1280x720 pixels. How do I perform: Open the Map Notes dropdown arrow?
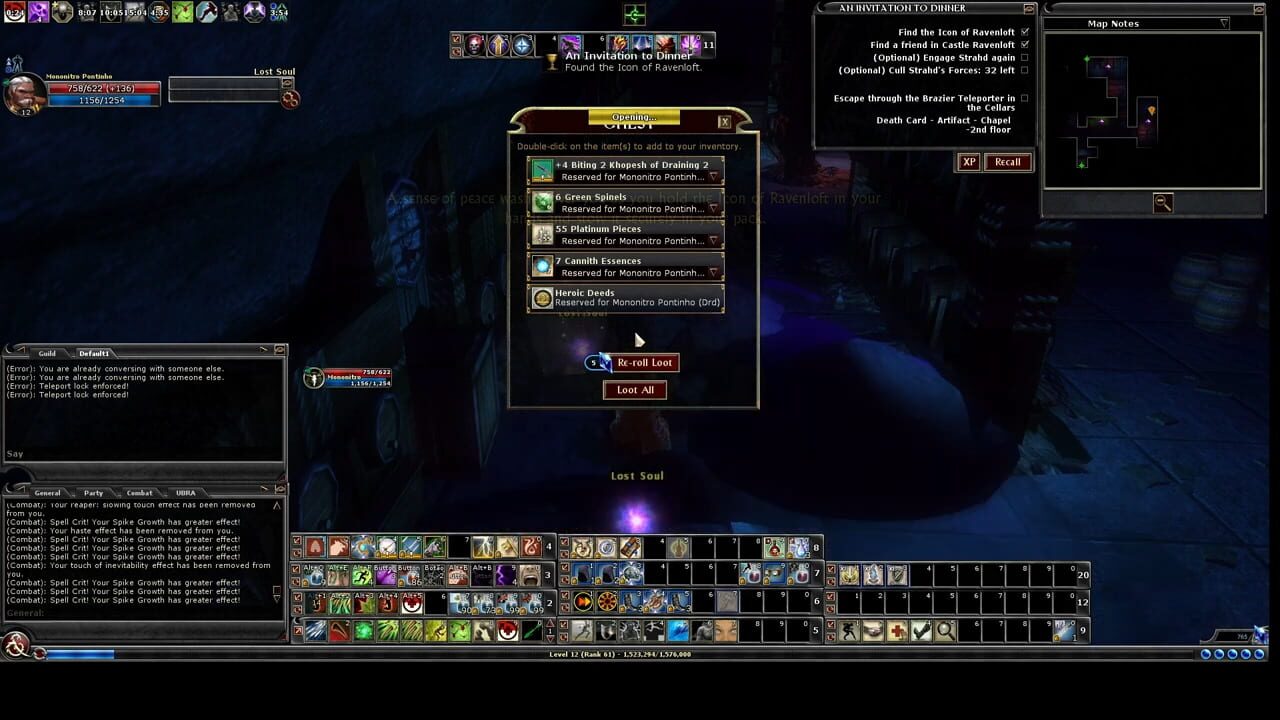point(1222,23)
